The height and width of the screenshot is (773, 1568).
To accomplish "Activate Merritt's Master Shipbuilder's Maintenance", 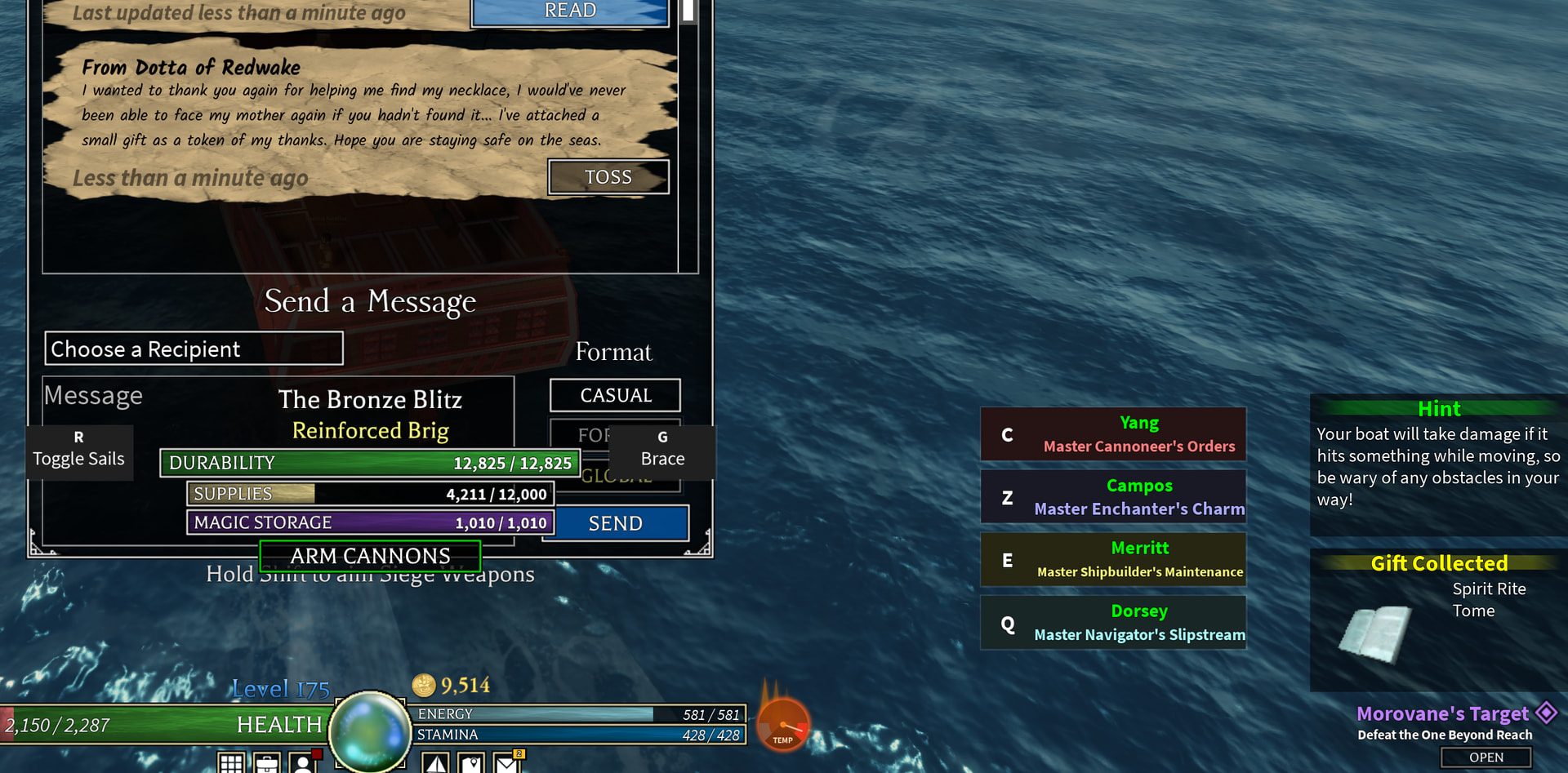I will (x=1113, y=560).
